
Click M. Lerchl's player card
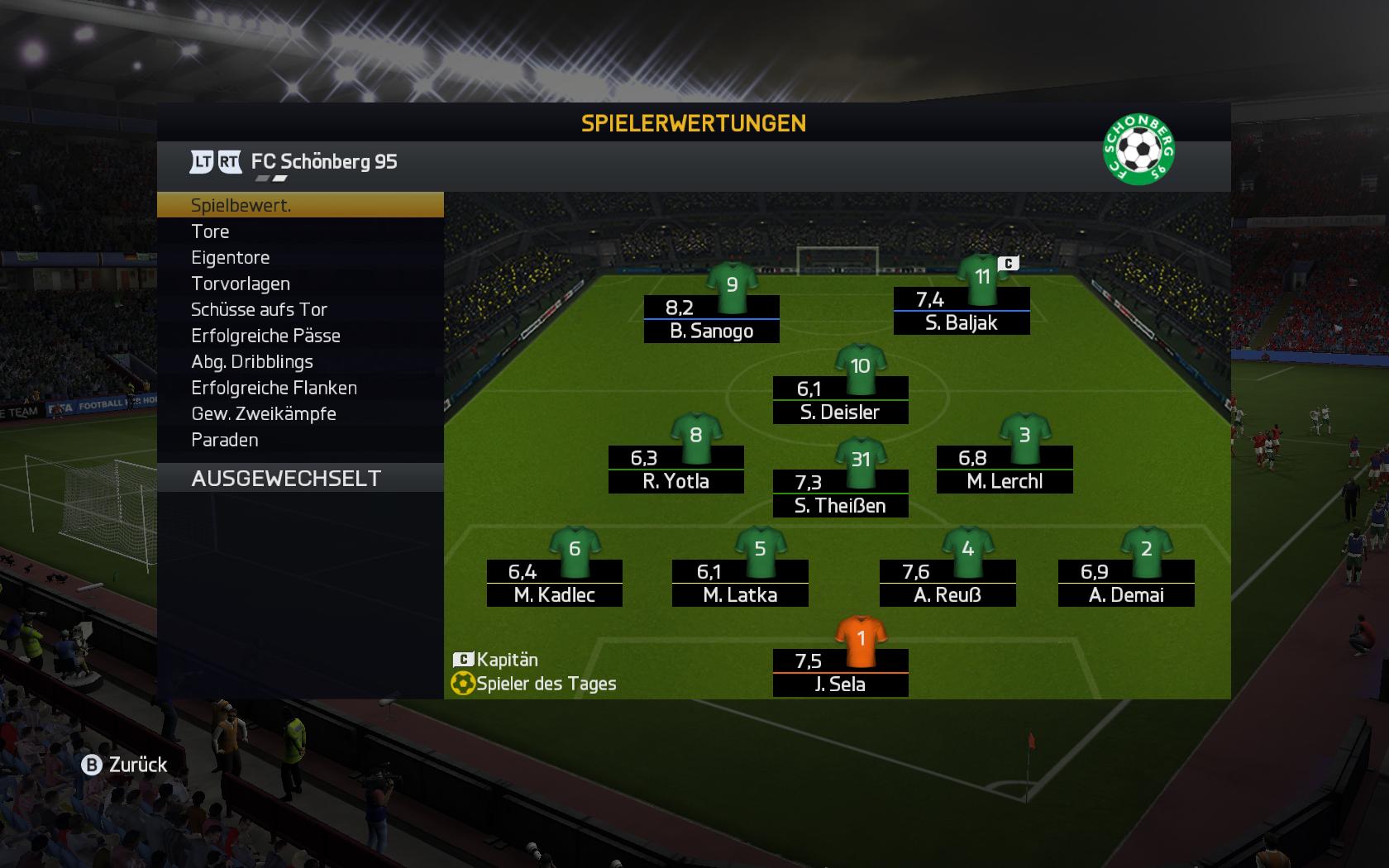pyautogui.click(x=1005, y=470)
